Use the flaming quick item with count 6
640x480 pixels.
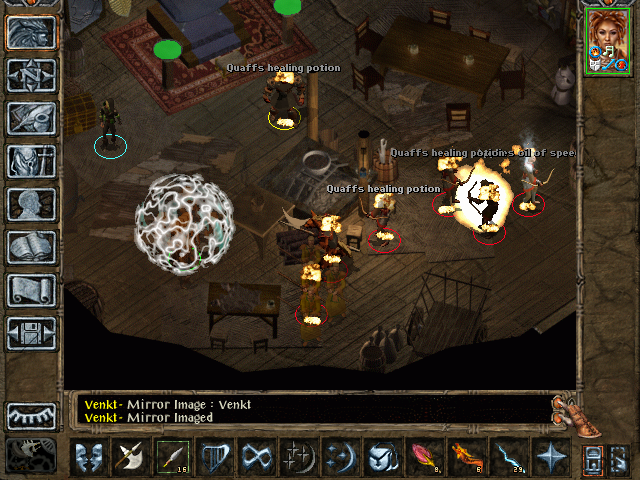(x=466, y=457)
